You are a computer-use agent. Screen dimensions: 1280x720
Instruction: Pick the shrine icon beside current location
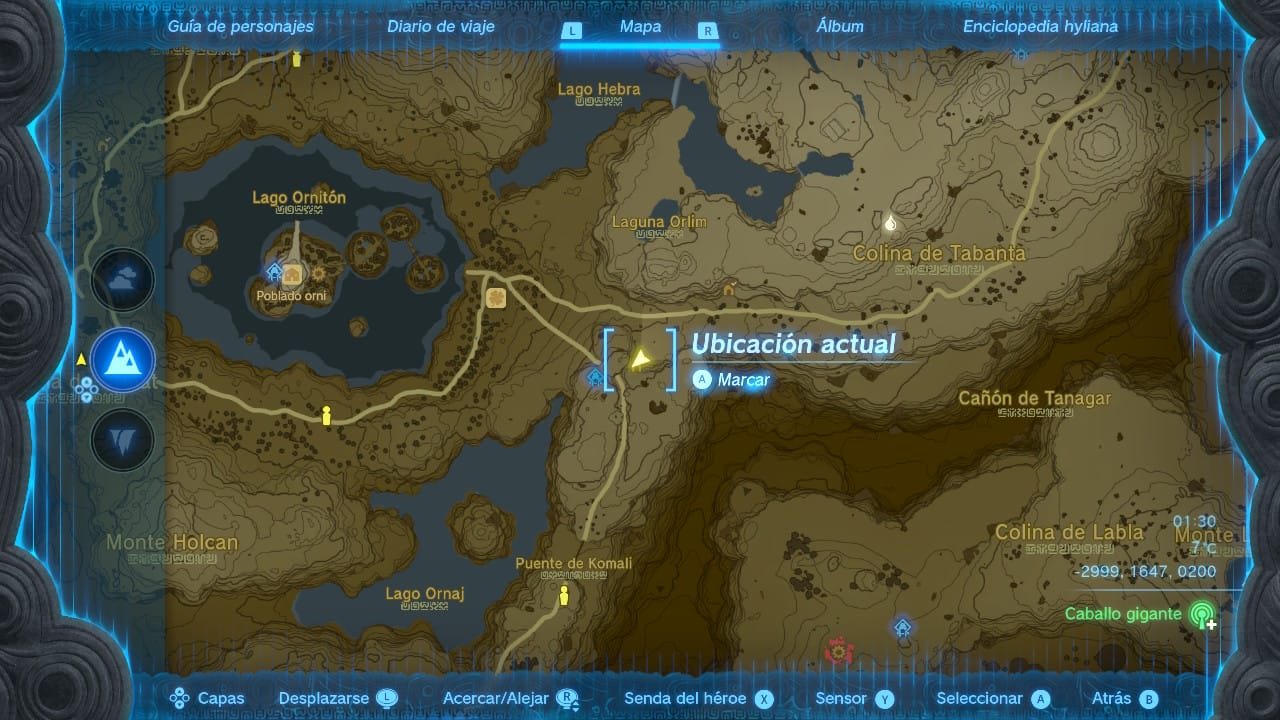point(596,377)
